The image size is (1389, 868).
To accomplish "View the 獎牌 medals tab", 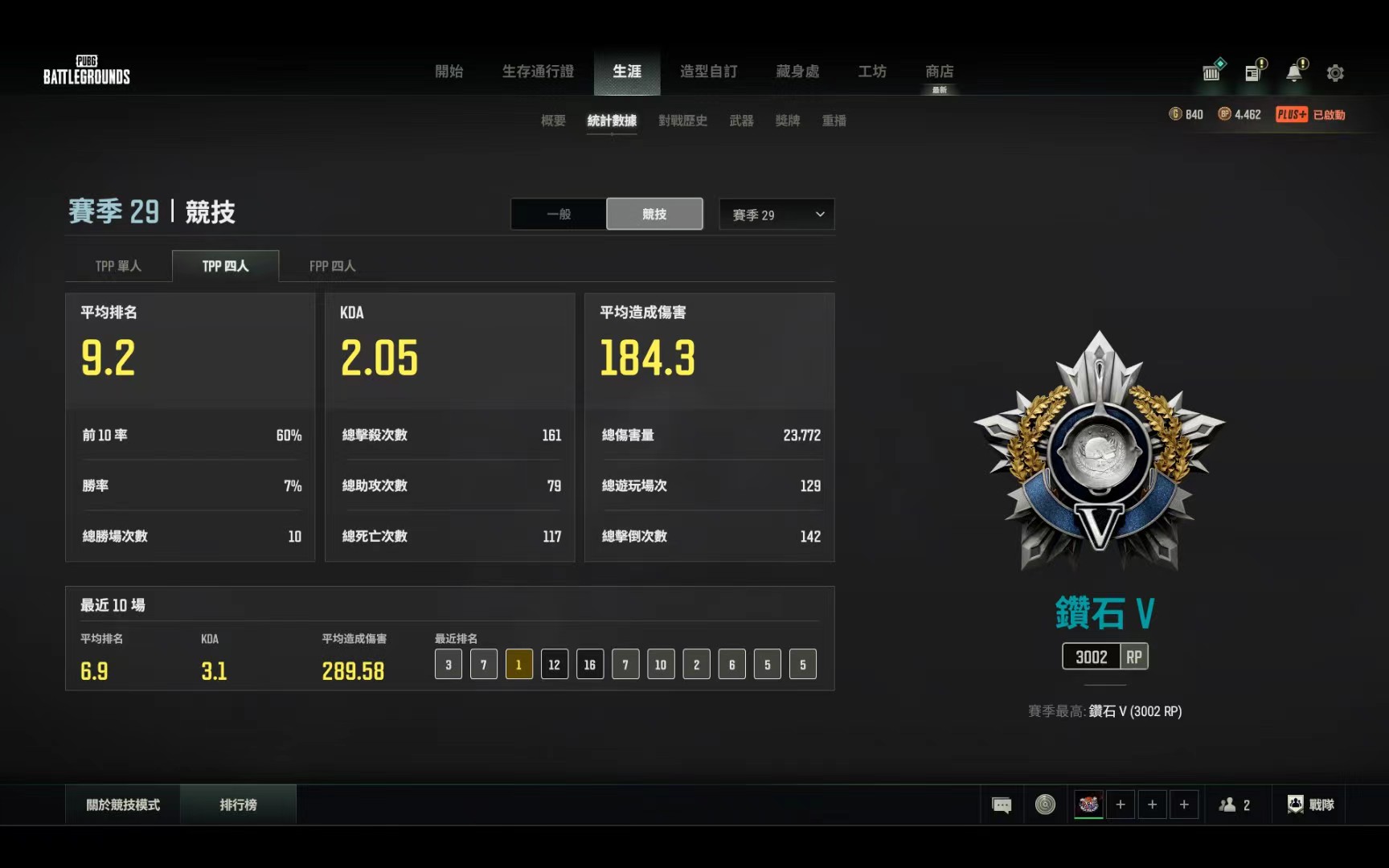I will click(x=787, y=121).
